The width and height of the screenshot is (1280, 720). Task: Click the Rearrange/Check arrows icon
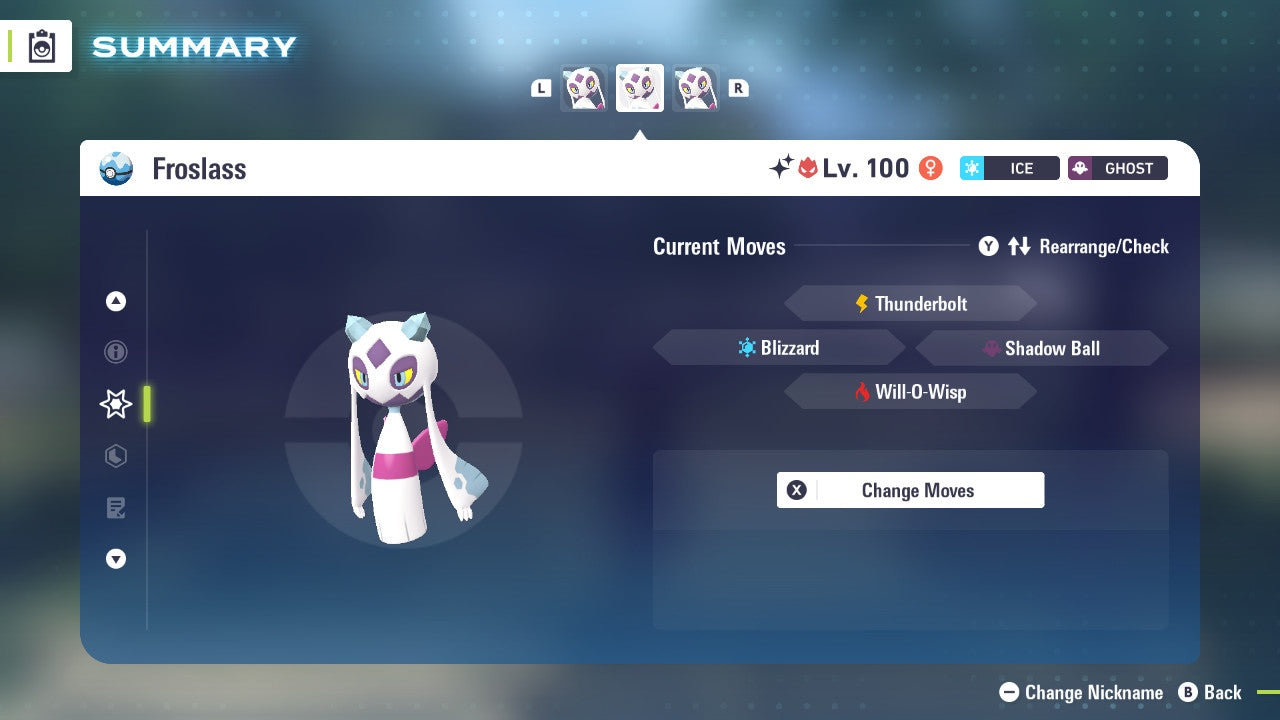pos(1020,246)
